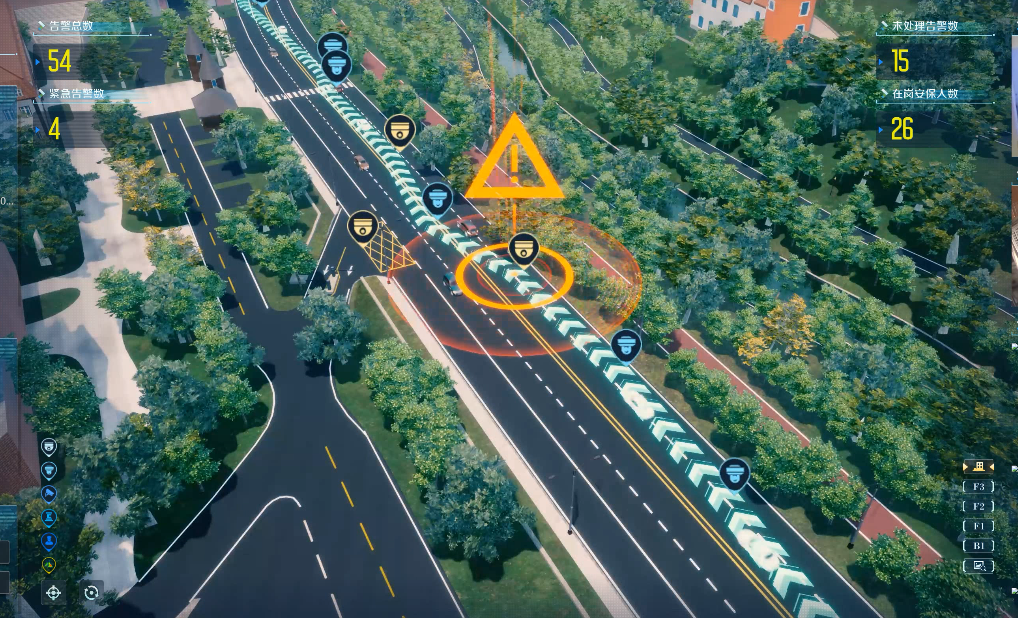Activate the crosshair locate button
Screen dimensions: 1018x618
(x=53, y=592)
